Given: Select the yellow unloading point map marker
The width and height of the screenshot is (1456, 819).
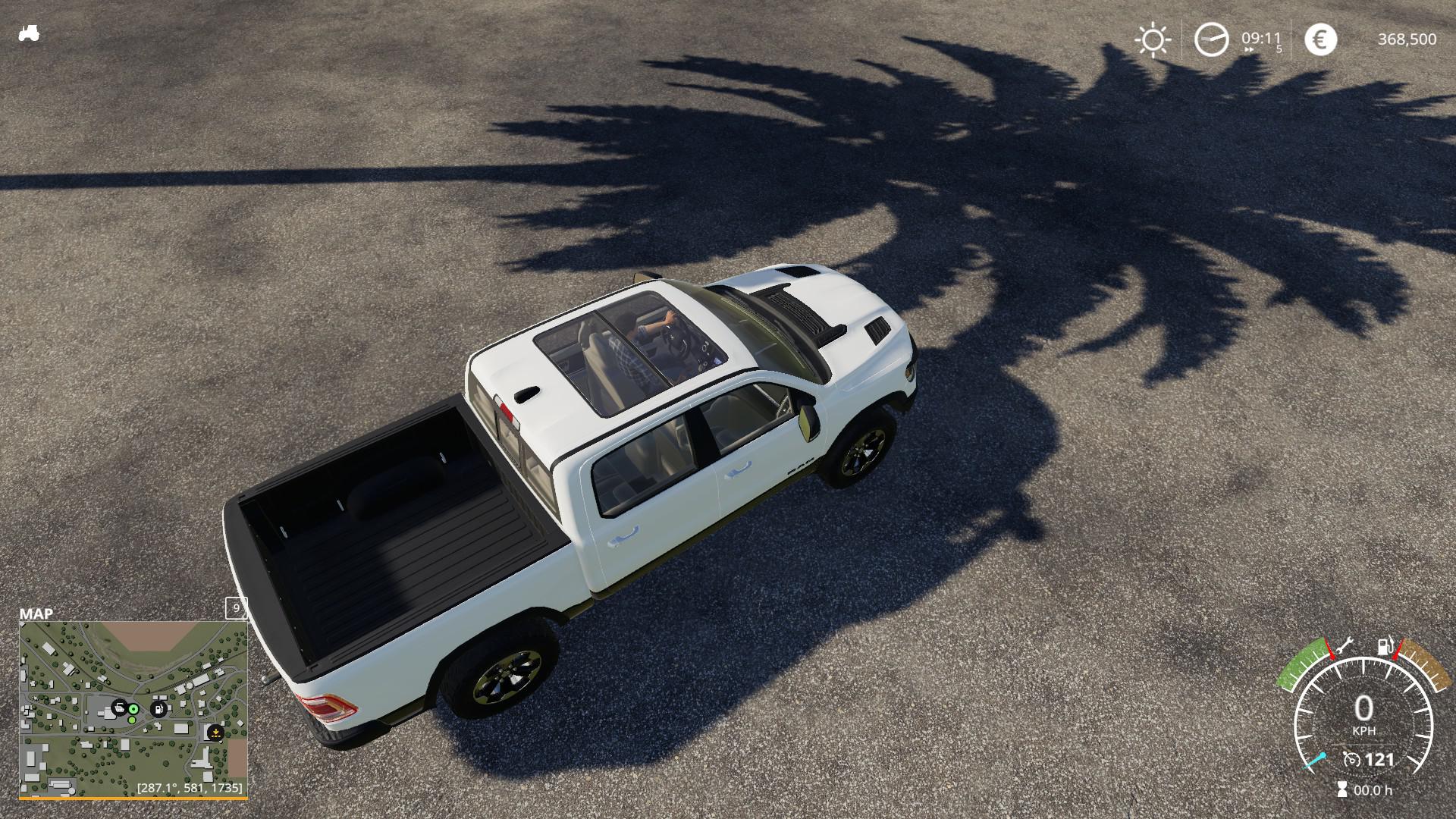Looking at the screenshot, I should coord(215,733).
